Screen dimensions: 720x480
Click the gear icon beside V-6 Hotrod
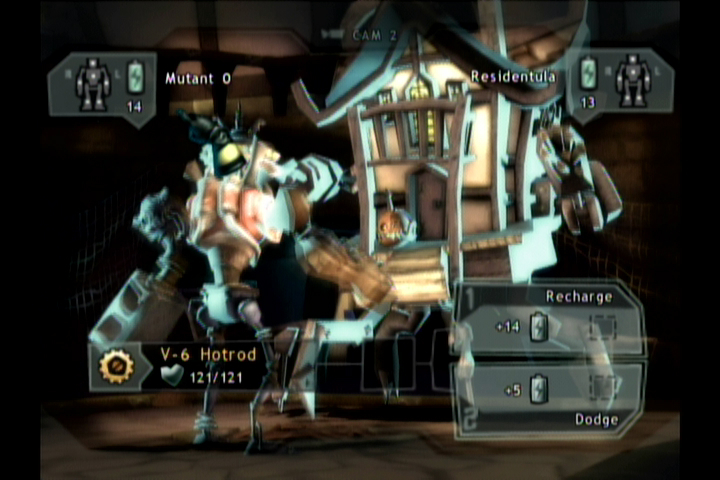(117, 367)
